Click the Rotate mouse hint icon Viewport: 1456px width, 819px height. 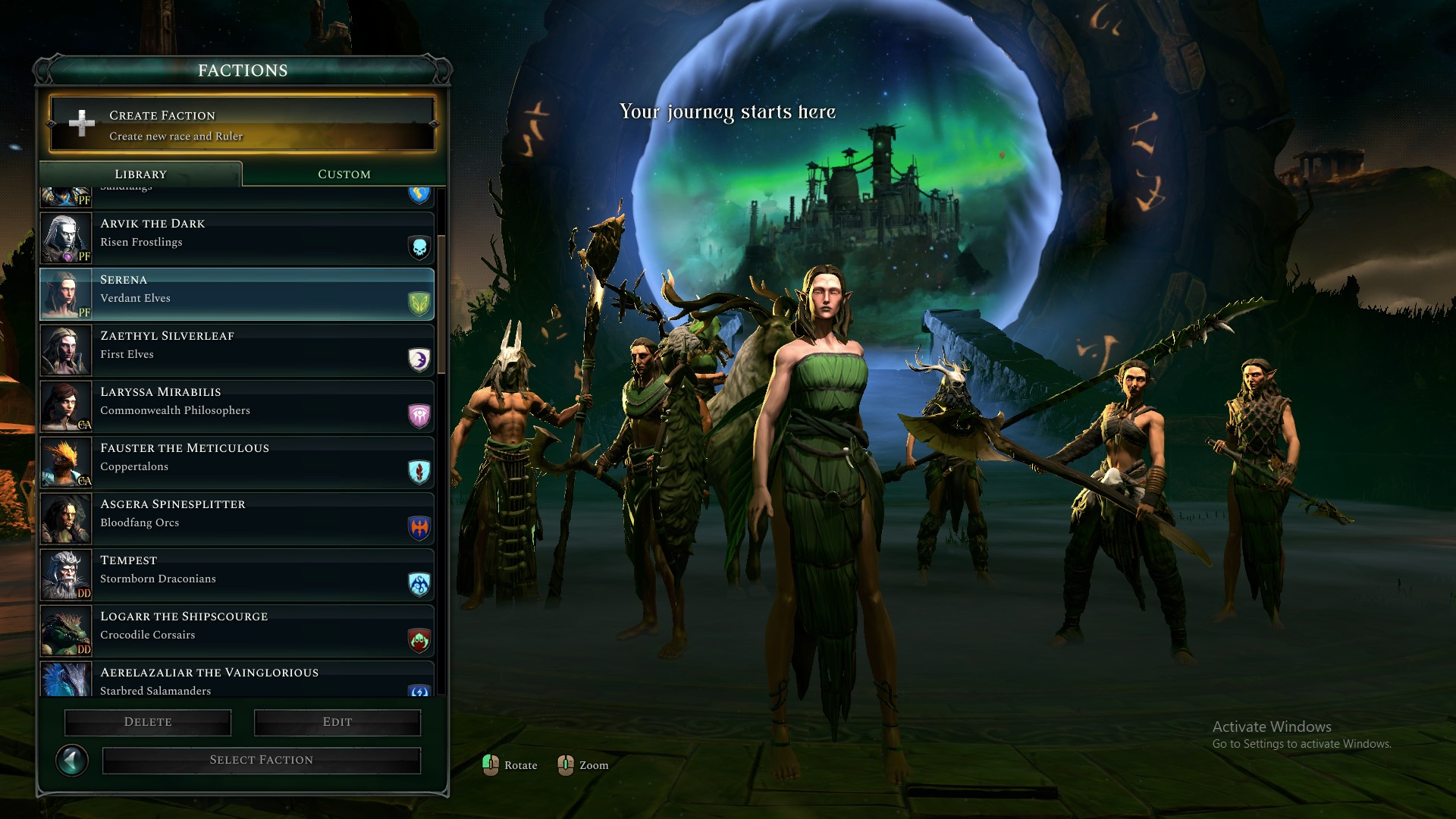point(491,765)
